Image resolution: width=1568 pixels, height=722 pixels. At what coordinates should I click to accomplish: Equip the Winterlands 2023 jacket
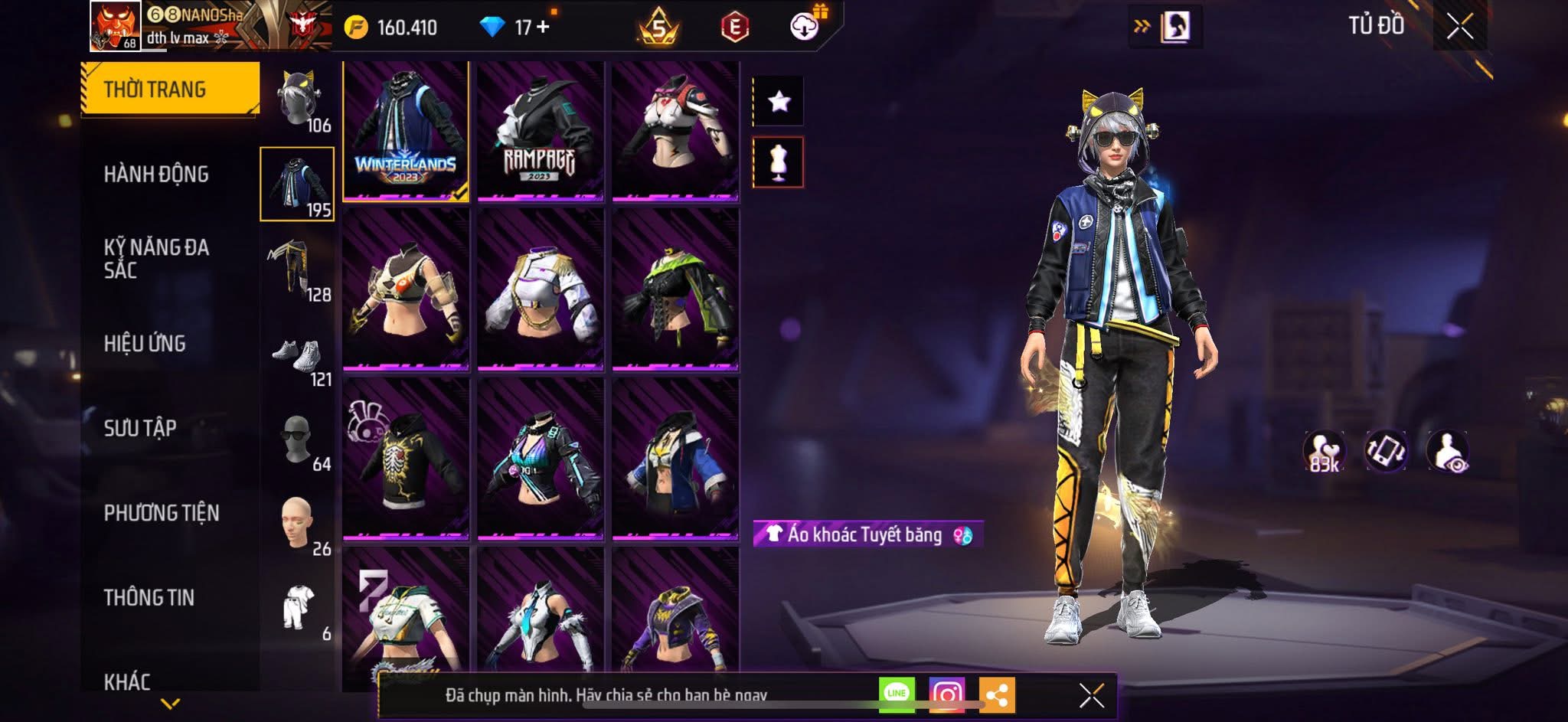point(406,132)
